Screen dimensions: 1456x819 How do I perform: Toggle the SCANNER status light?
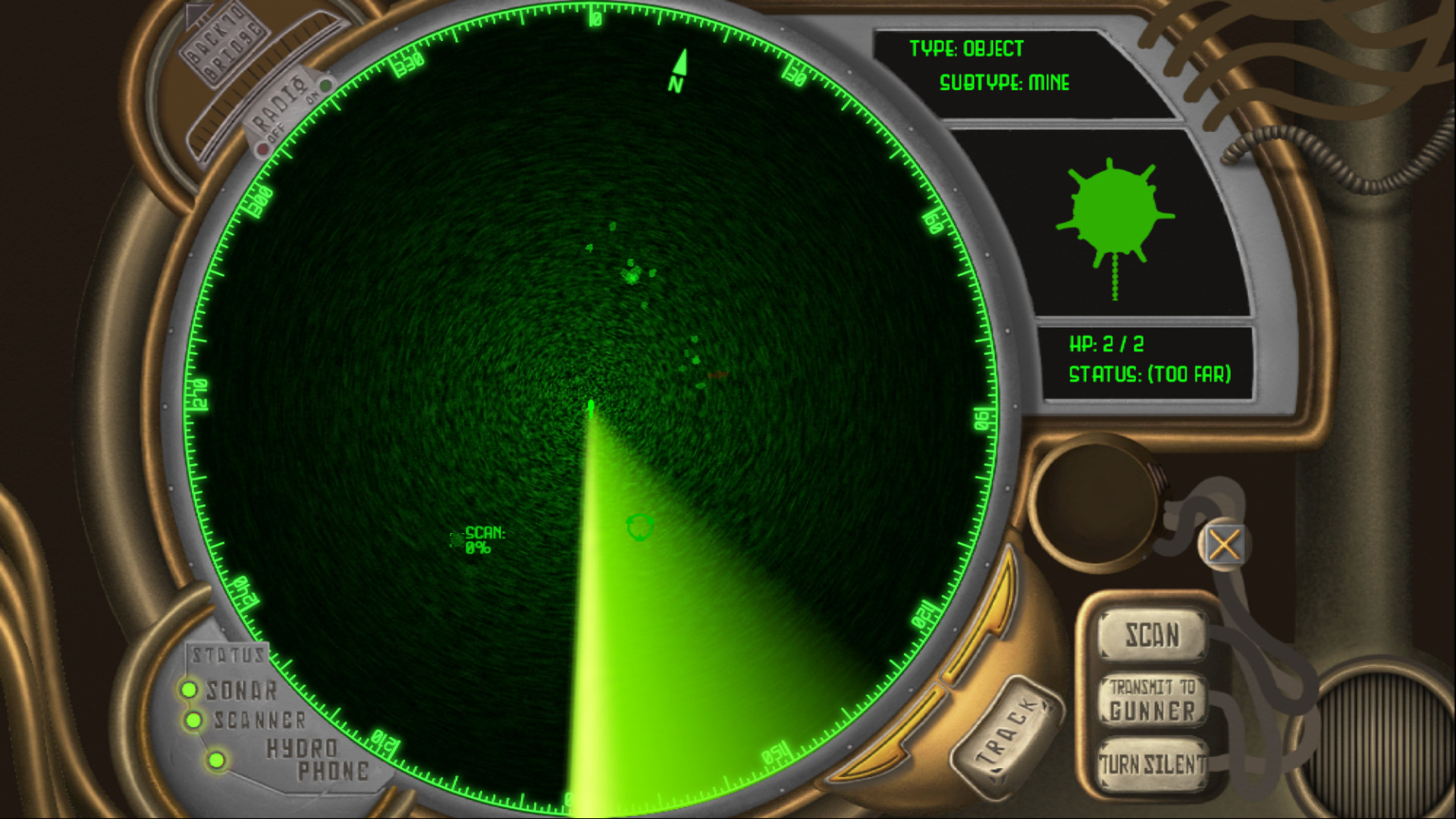tap(192, 720)
